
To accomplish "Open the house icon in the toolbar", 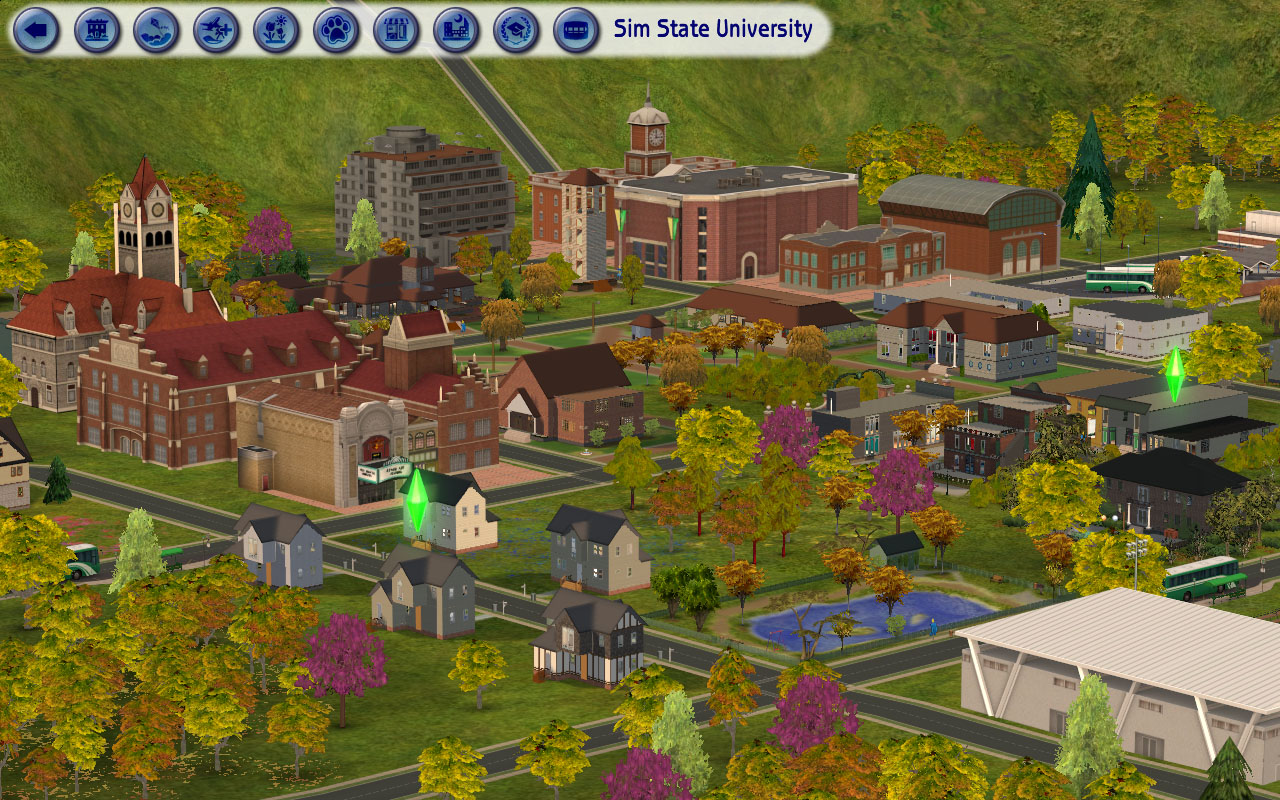I will click(x=97, y=30).
